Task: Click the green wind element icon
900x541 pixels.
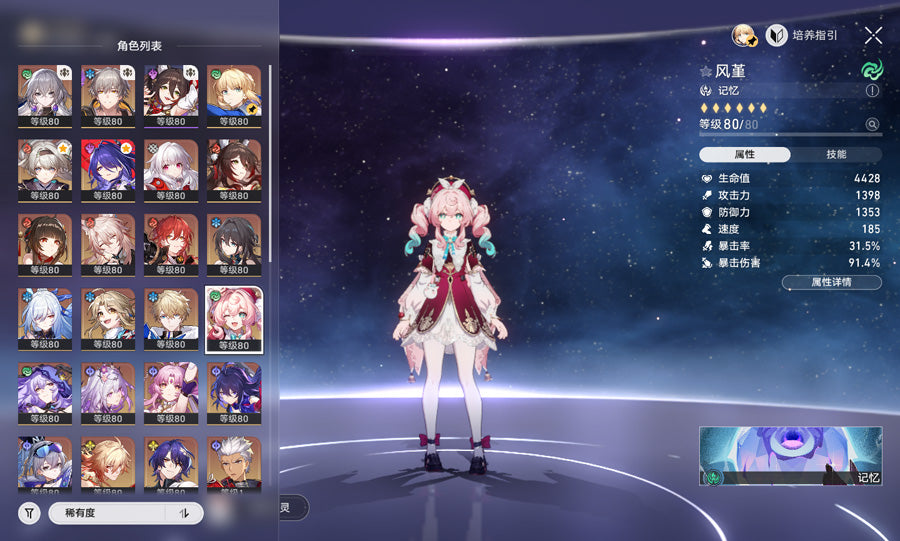Action: point(872,72)
